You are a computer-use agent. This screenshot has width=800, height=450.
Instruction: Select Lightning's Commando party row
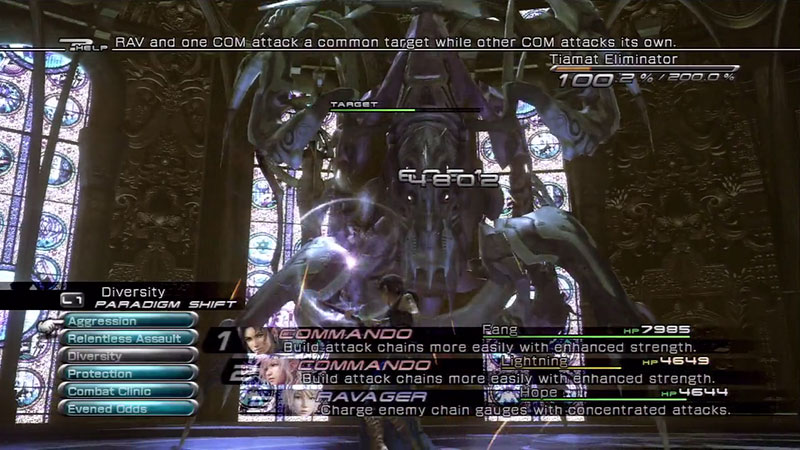tap(480, 370)
